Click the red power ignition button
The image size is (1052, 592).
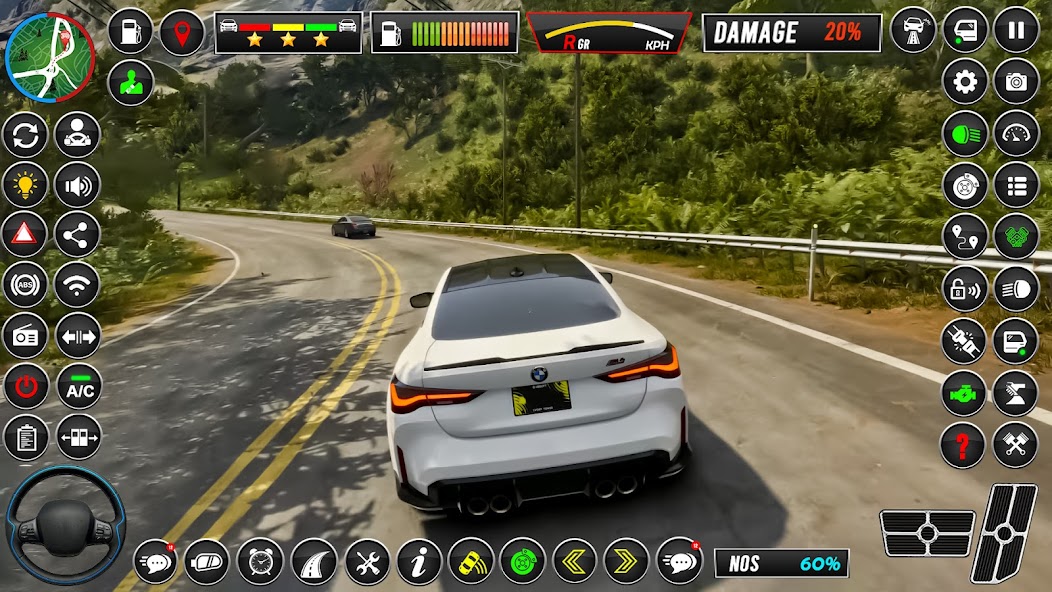(x=25, y=388)
